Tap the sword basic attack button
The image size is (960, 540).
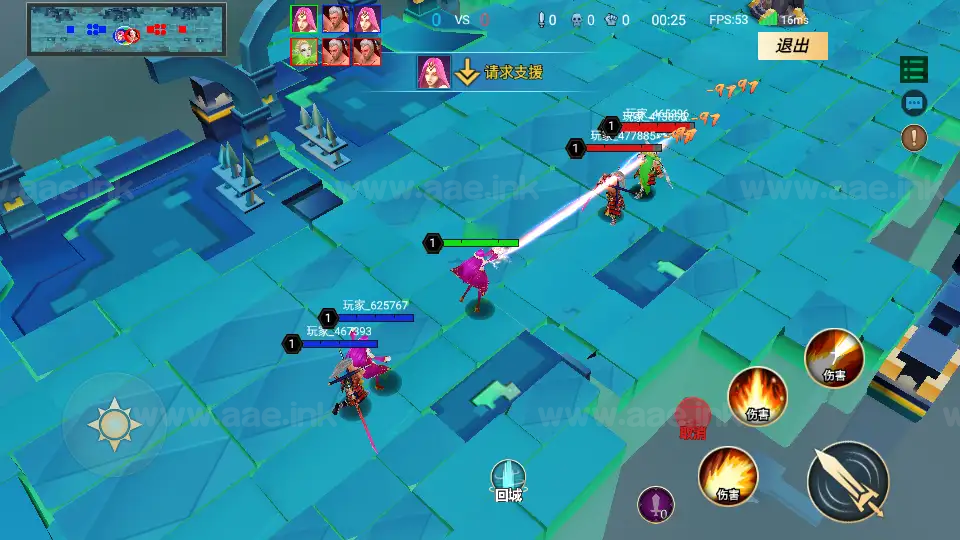(x=848, y=481)
